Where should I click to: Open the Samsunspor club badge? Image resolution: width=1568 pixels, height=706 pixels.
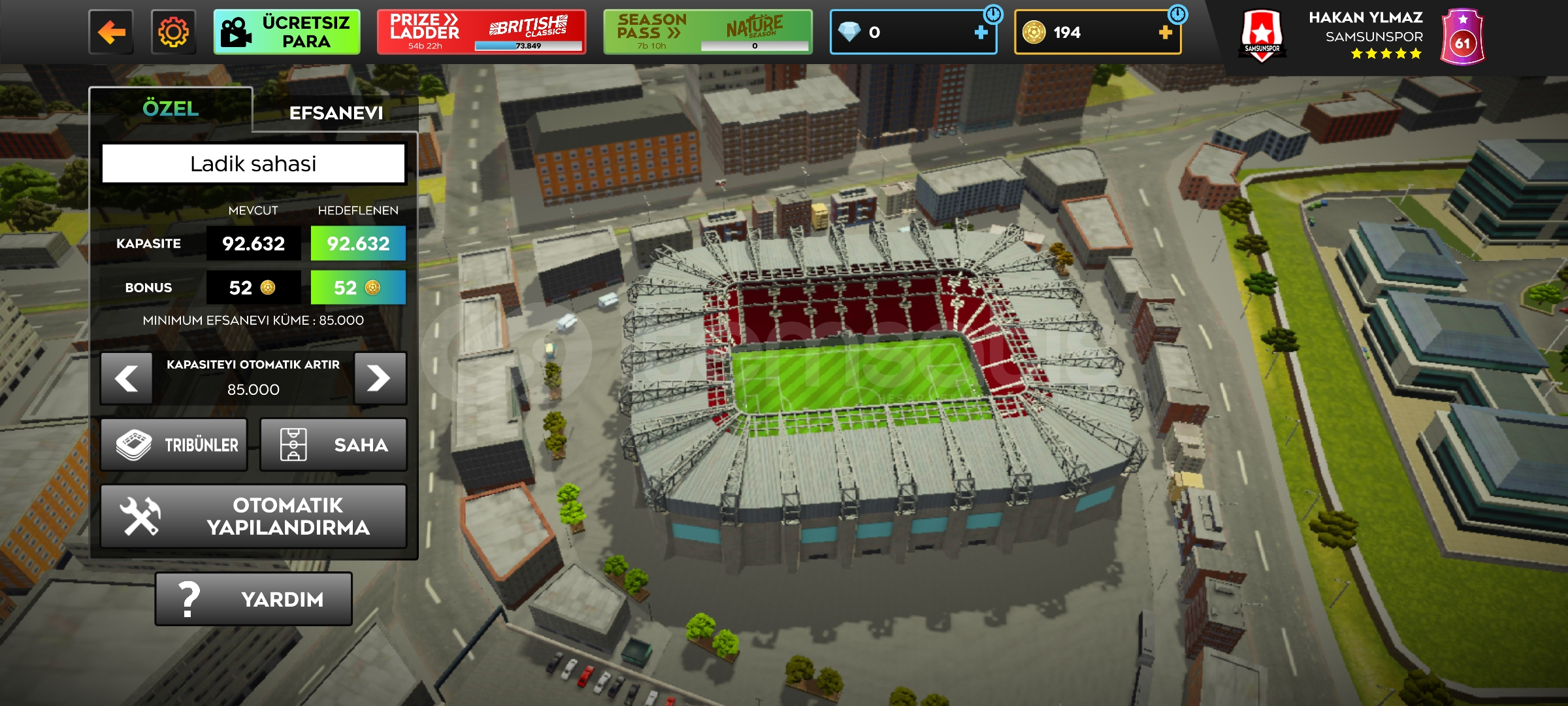[1262, 36]
